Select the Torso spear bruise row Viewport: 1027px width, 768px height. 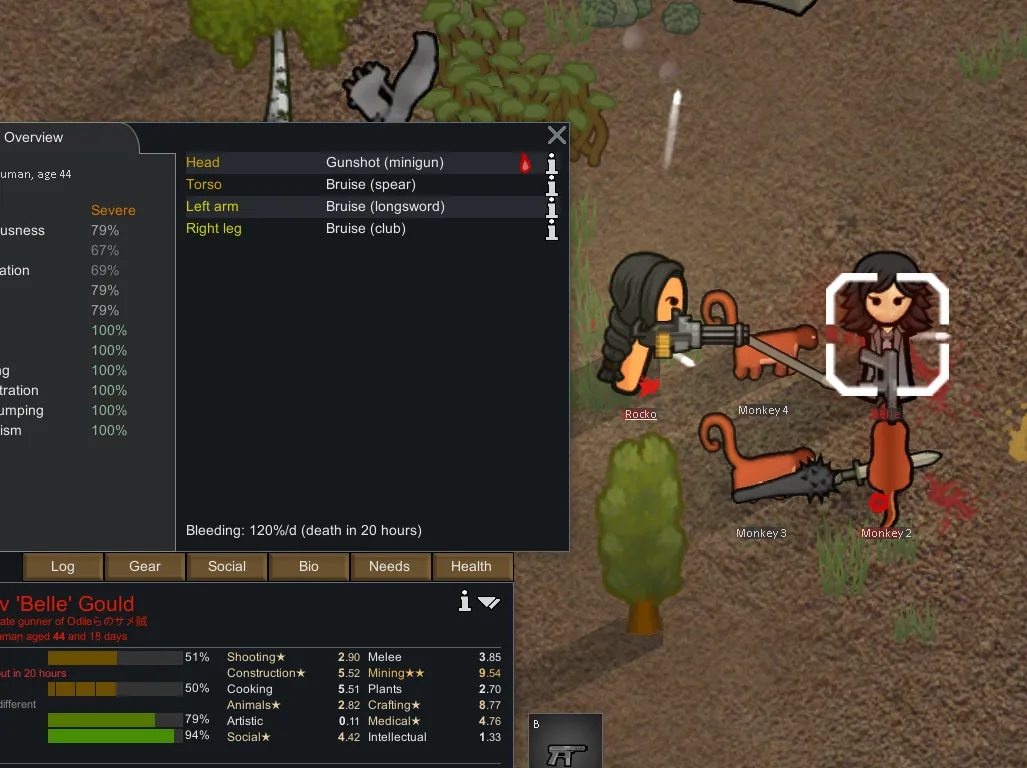360,185
